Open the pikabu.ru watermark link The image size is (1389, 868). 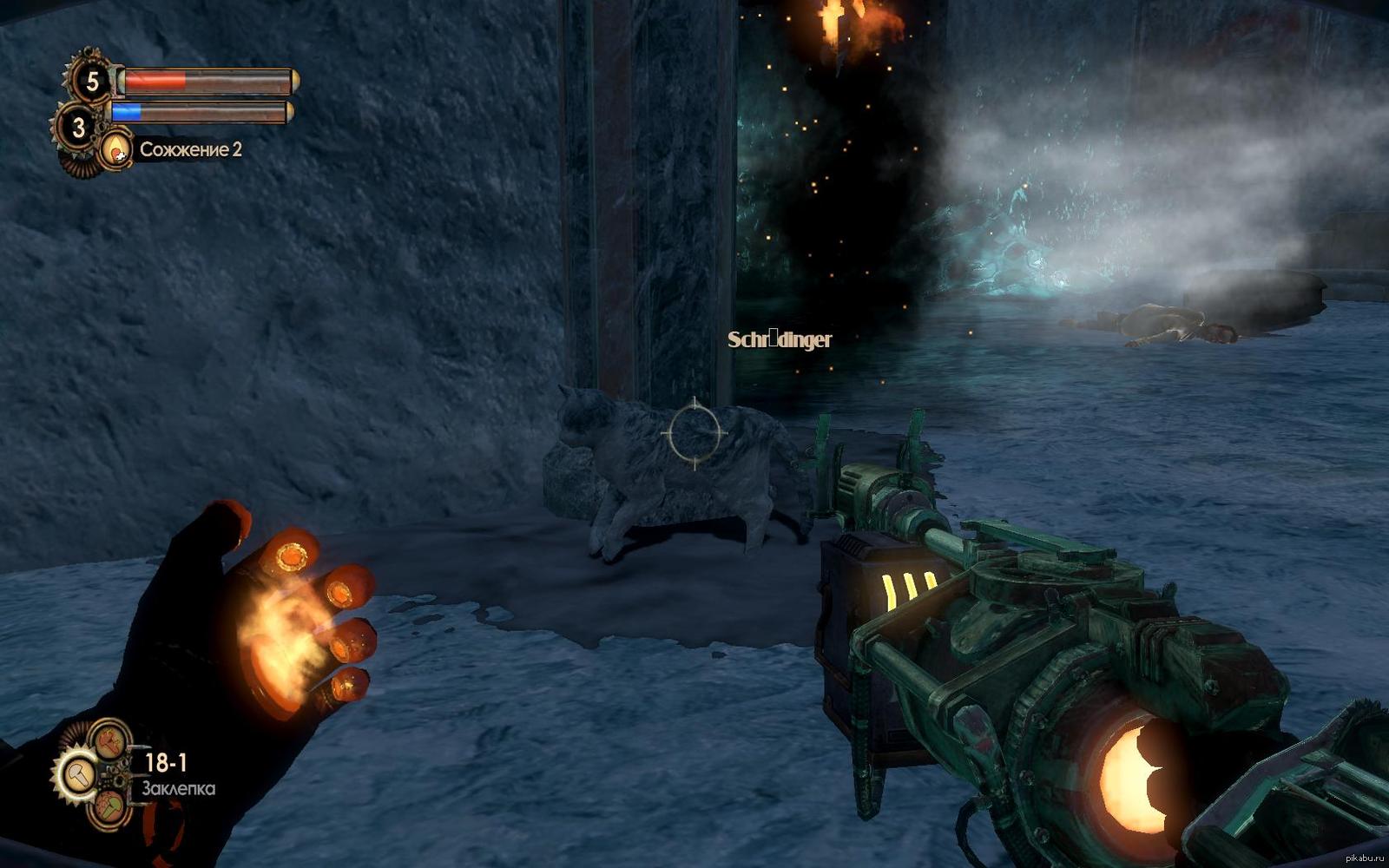coord(1365,858)
